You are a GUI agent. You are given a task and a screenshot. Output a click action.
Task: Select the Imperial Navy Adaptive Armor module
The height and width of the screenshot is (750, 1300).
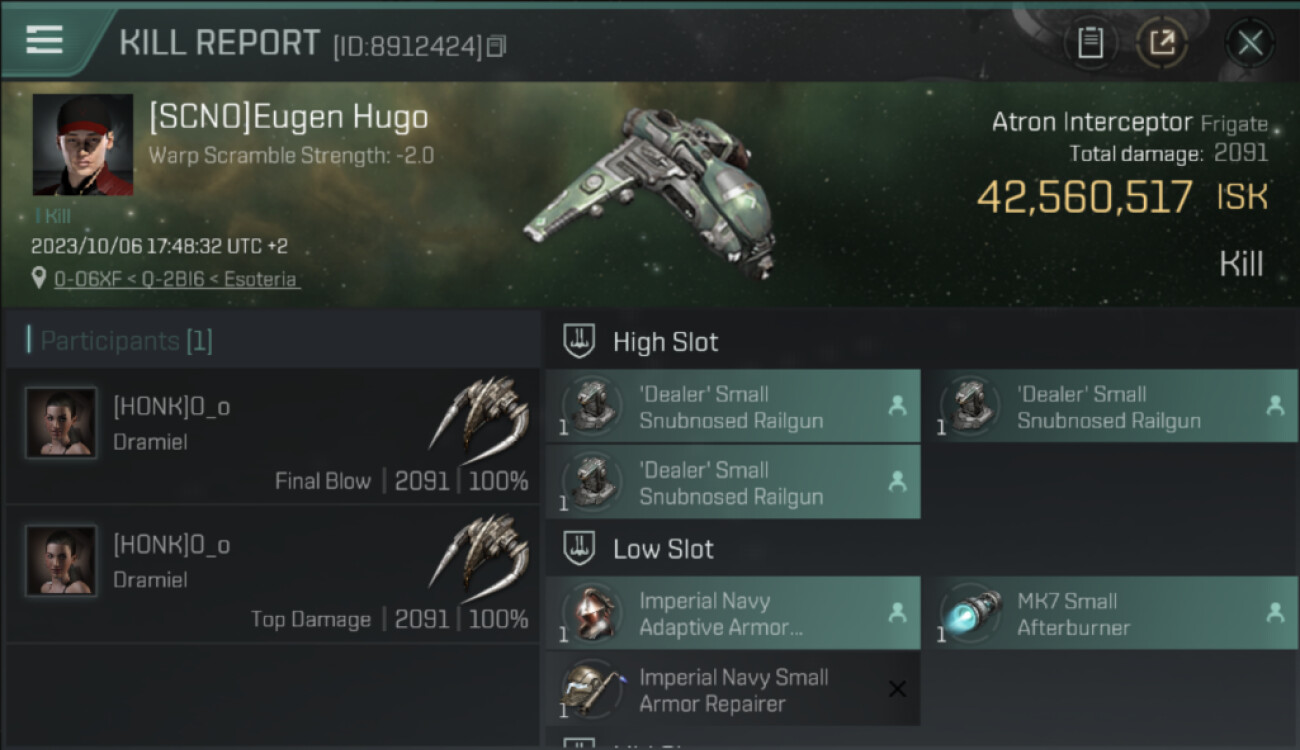tap(732, 614)
